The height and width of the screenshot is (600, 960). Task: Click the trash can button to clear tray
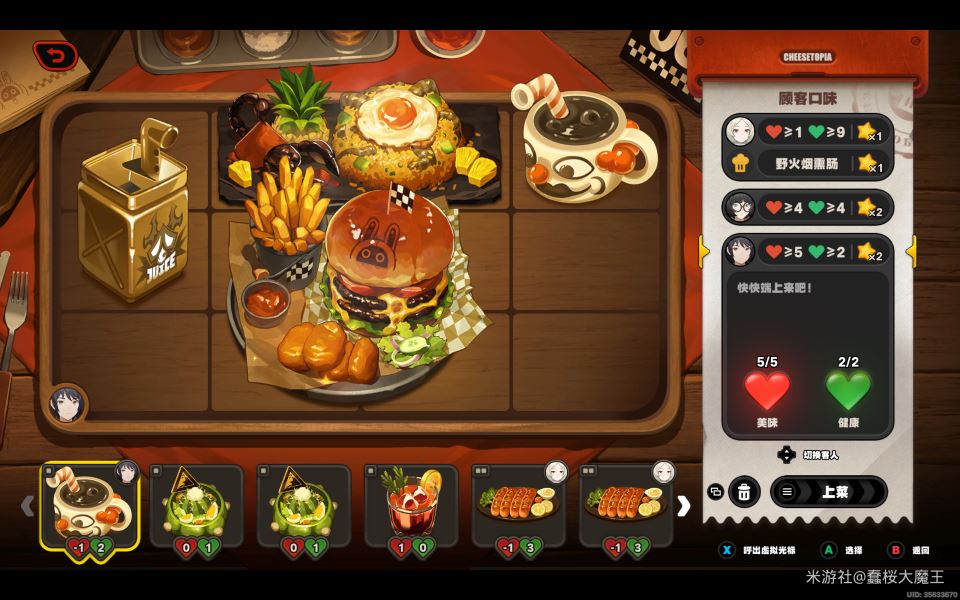(744, 491)
